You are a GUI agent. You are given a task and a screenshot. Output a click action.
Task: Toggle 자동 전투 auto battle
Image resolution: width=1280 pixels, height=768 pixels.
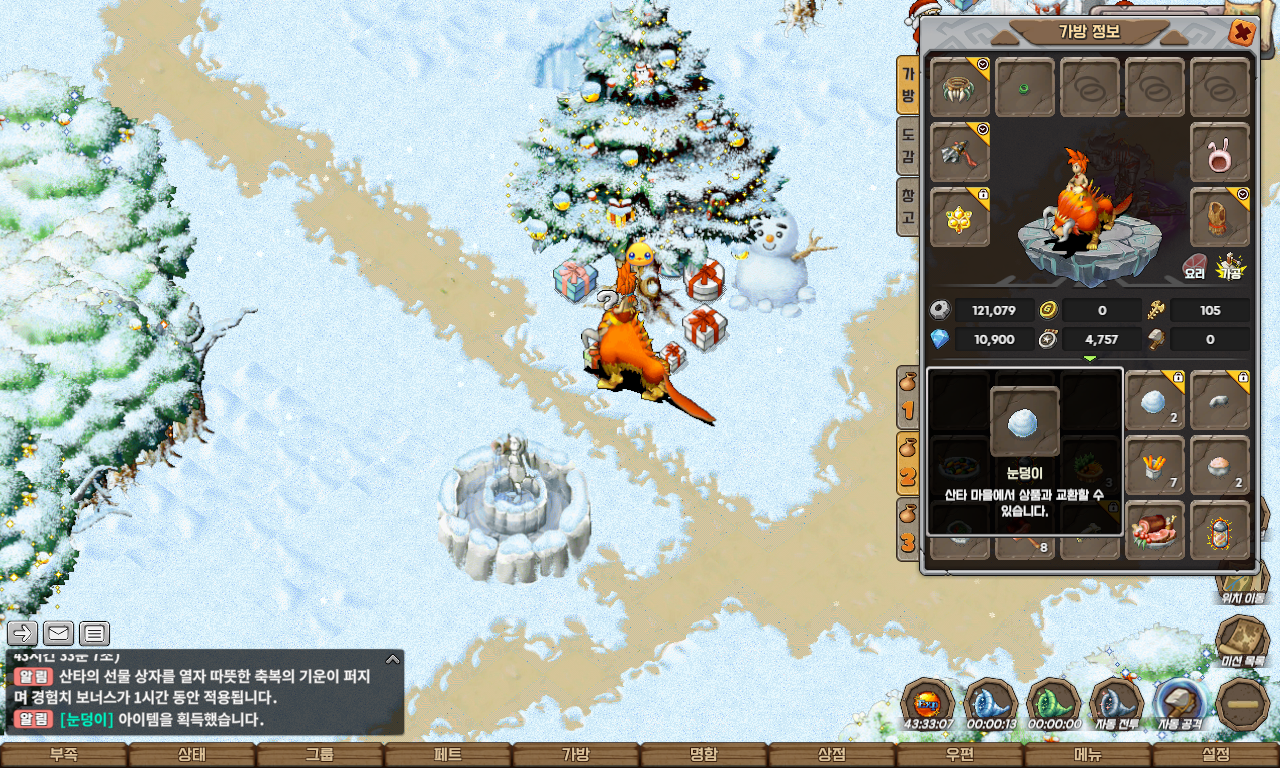click(x=1116, y=705)
